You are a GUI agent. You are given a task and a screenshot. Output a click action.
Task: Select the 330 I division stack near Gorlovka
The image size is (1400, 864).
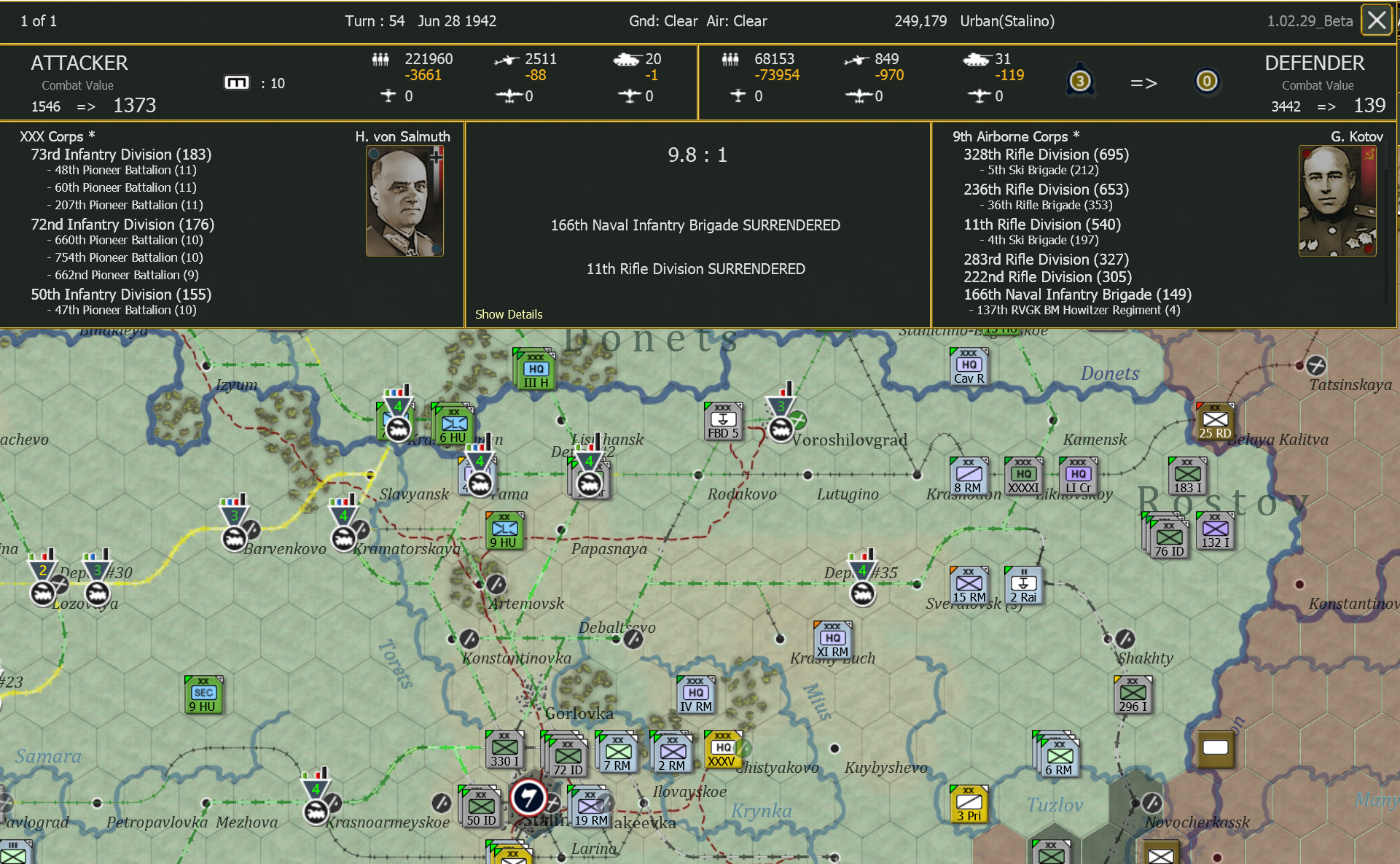tap(504, 747)
